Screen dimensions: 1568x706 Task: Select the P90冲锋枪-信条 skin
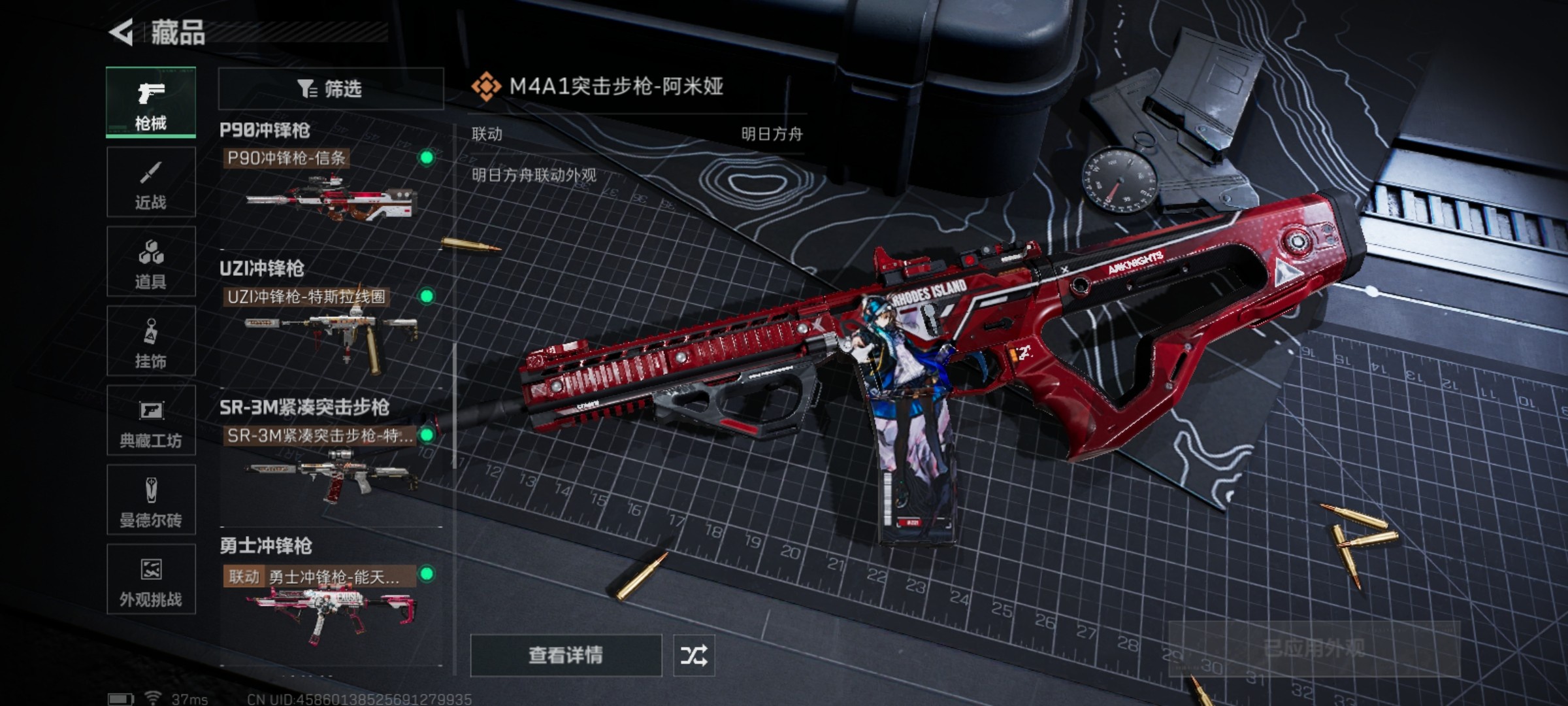(x=331, y=188)
